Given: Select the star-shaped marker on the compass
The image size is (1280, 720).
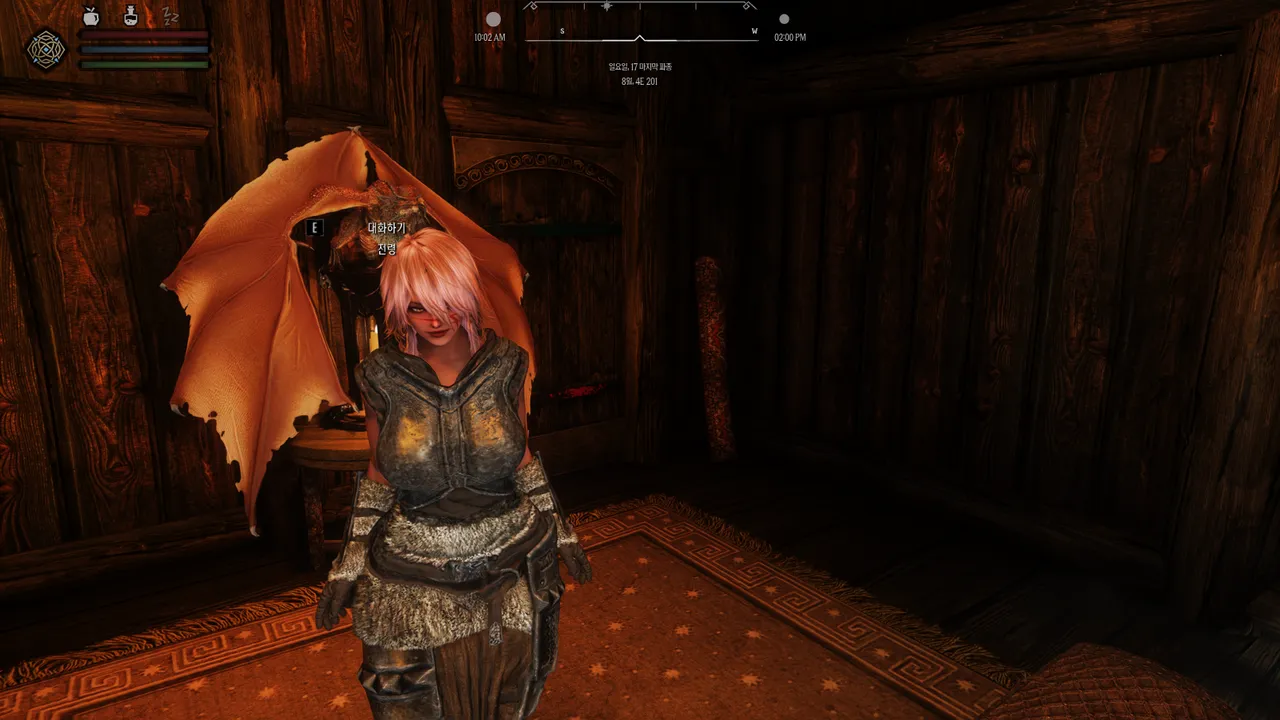Looking at the screenshot, I should (606, 6).
